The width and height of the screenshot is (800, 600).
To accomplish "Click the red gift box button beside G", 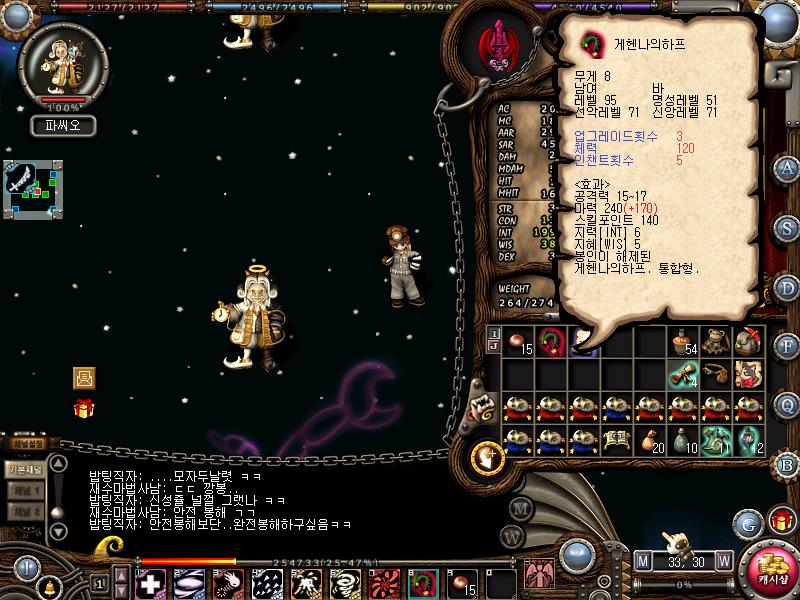I will (x=781, y=521).
